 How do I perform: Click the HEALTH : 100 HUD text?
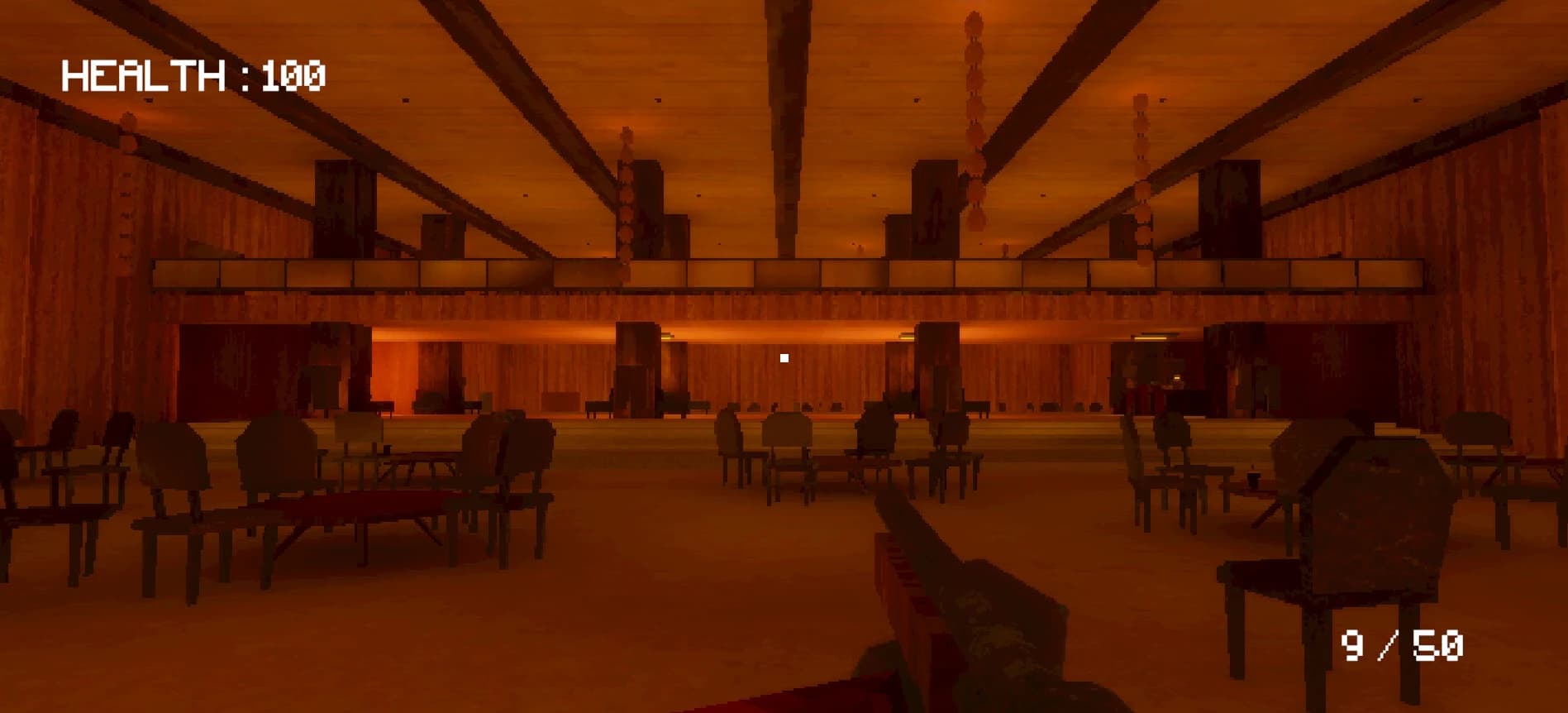(194, 74)
